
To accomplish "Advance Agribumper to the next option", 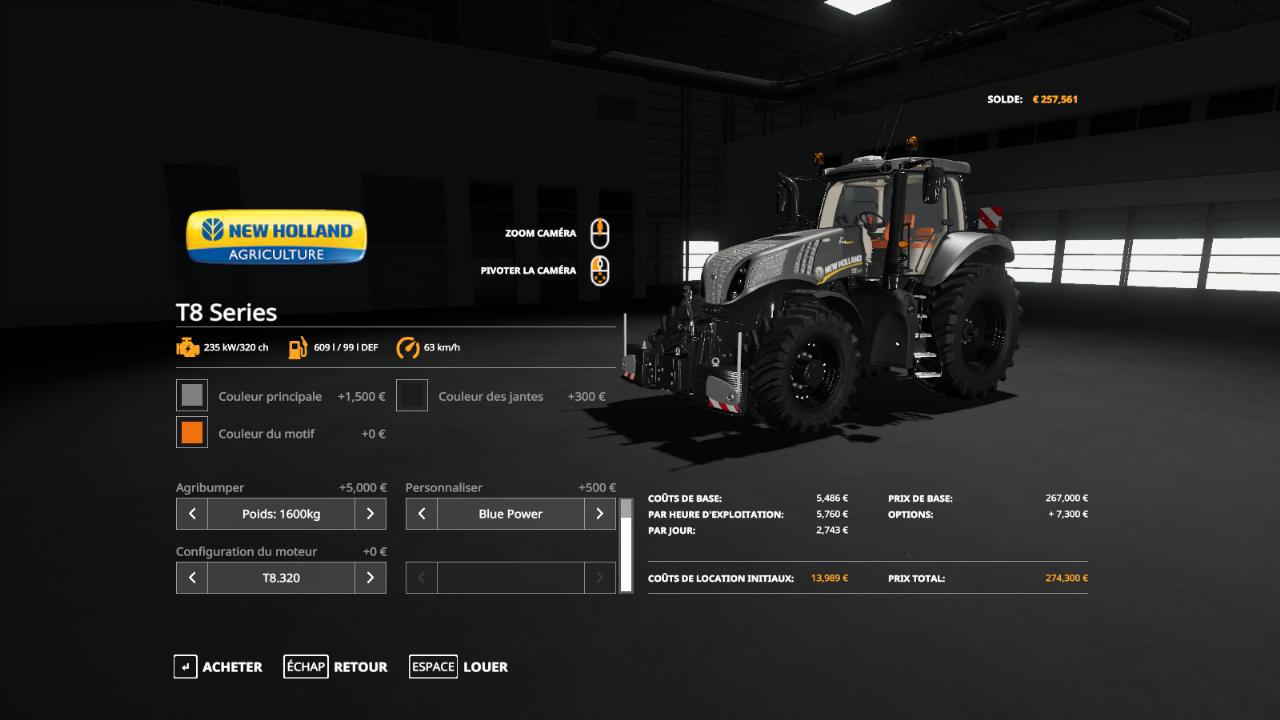I will pos(370,514).
